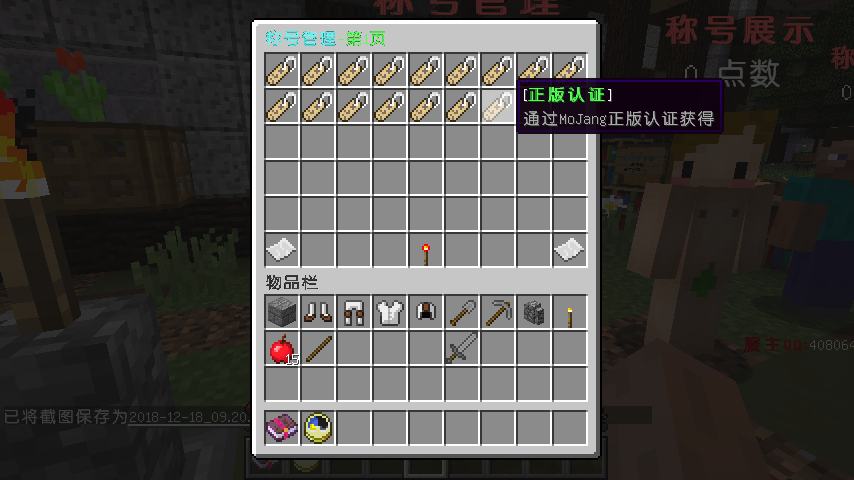The width and height of the screenshot is (854, 480).
Task: Pick up the stack of 15 apples
Action: click(281, 349)
